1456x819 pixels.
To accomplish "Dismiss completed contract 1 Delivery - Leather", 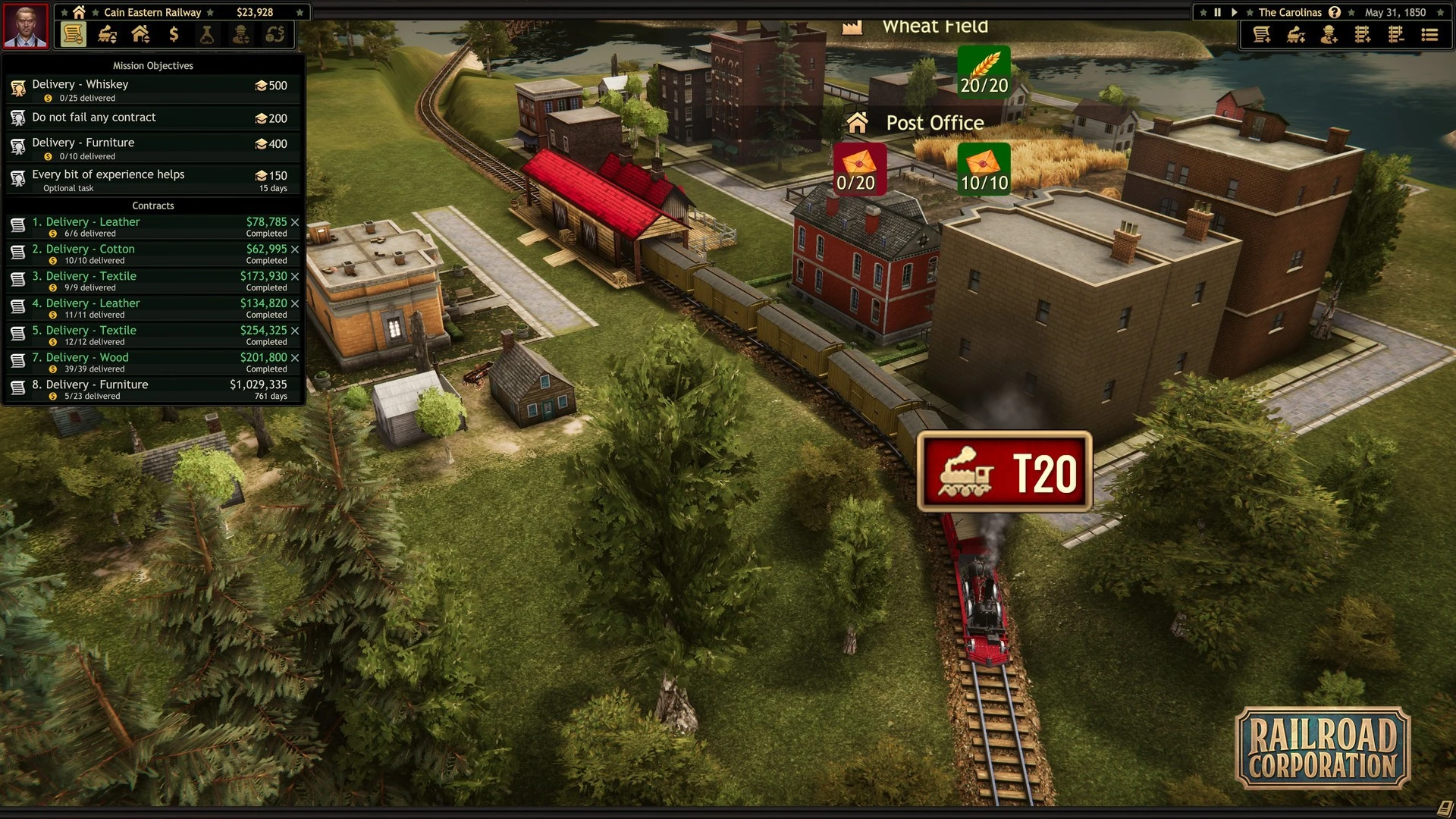I will point(295,222).
